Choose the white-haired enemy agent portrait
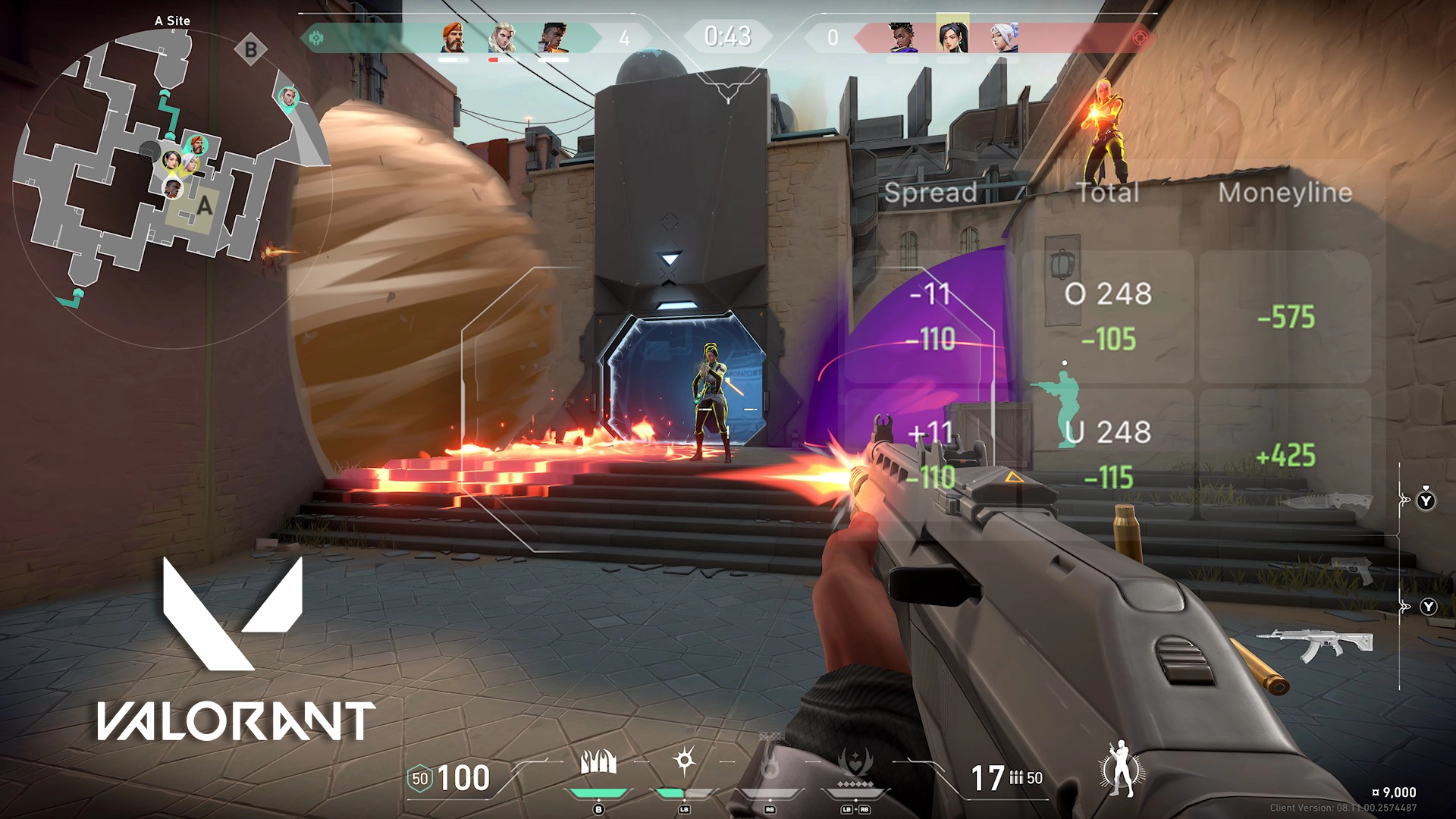Image resolution: width=1456 pixels, height=819 pixels. click(x=1003, y=37)
